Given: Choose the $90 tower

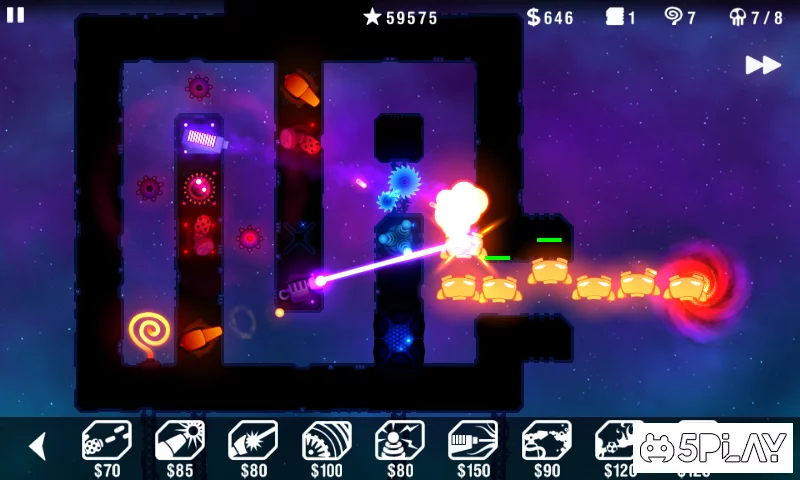Looking at the screenshot, I should (x=546, y=442).
